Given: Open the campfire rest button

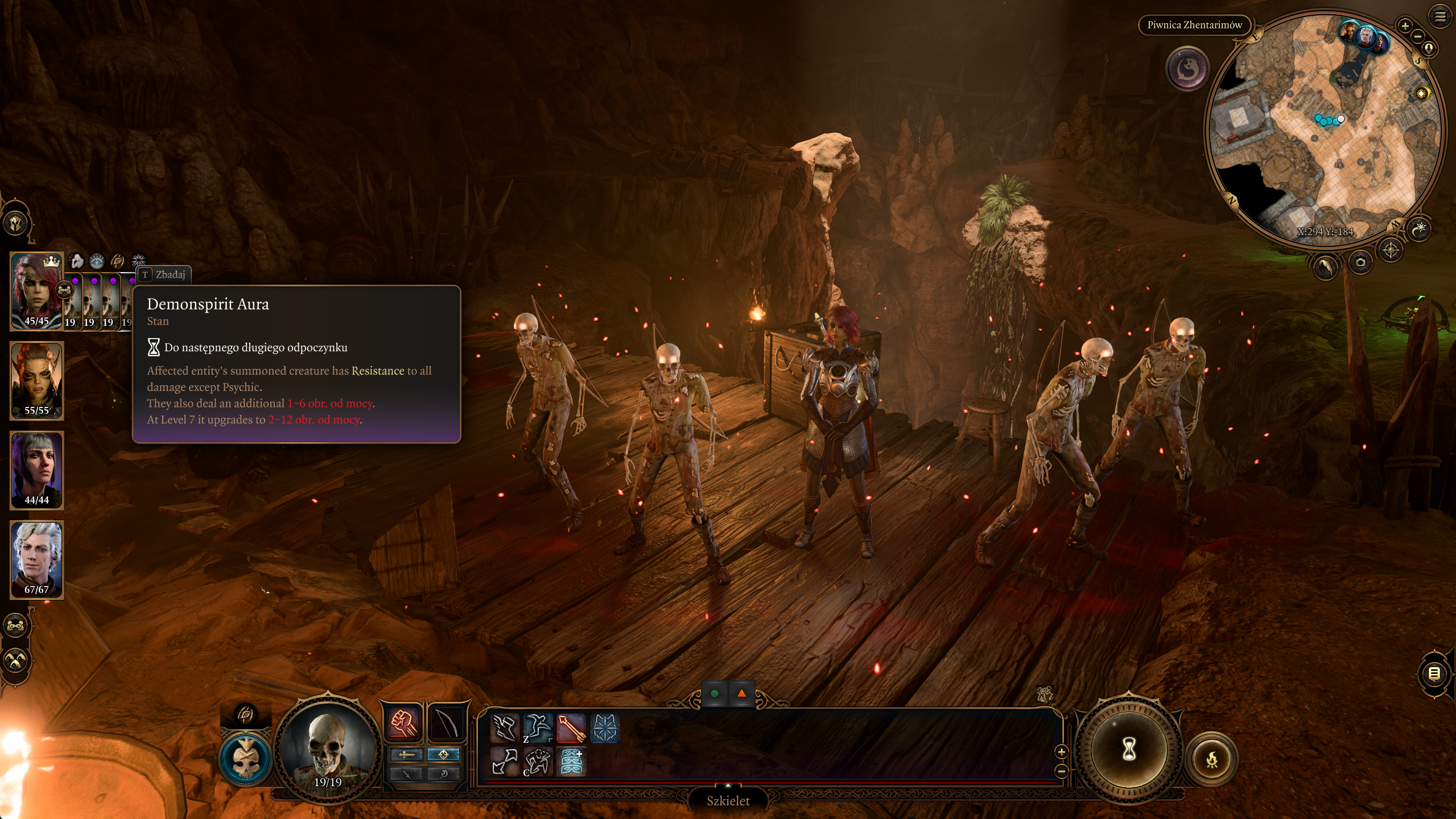Looking at the screenshot, I should [1212, 759].
